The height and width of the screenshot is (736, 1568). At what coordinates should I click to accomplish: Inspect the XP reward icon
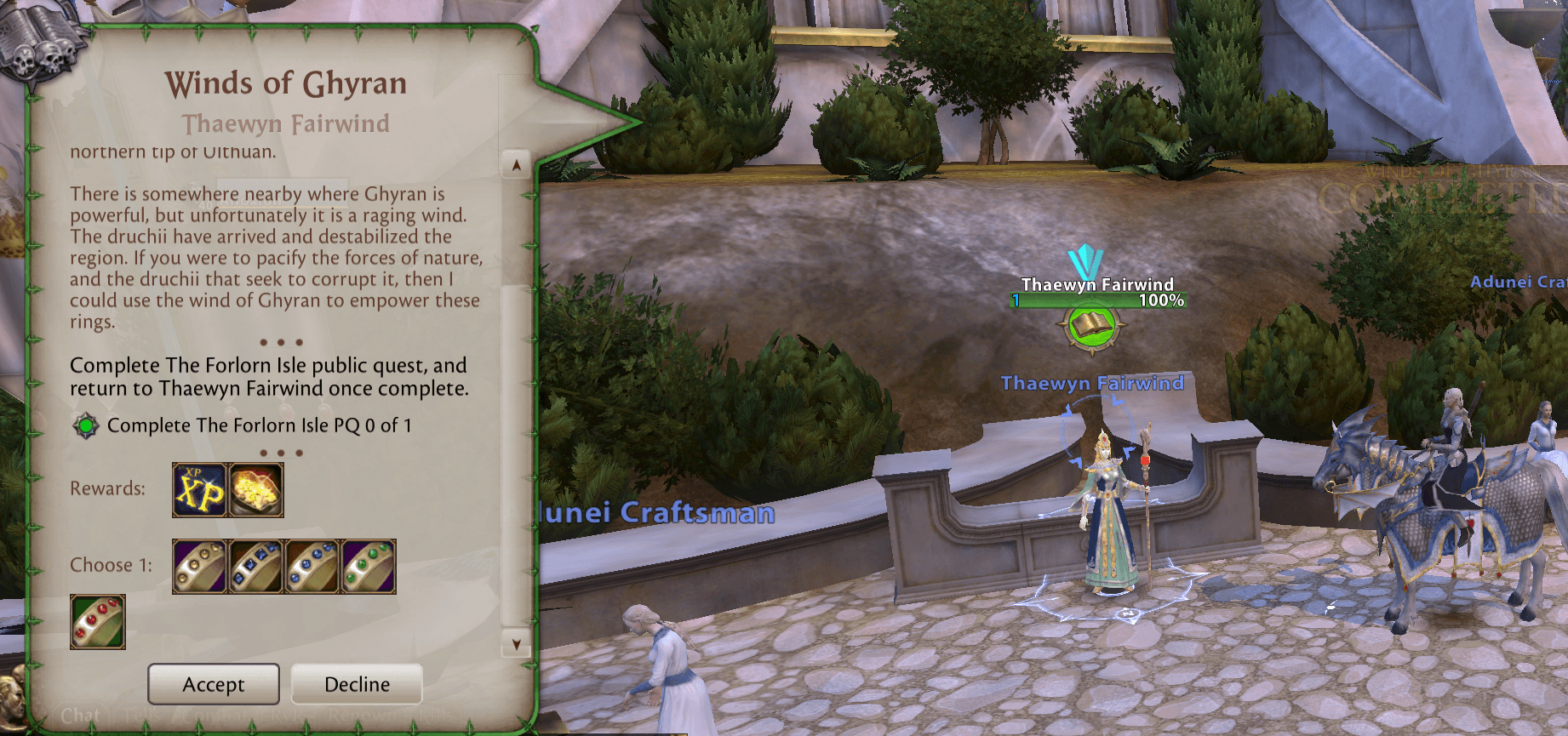199,490
